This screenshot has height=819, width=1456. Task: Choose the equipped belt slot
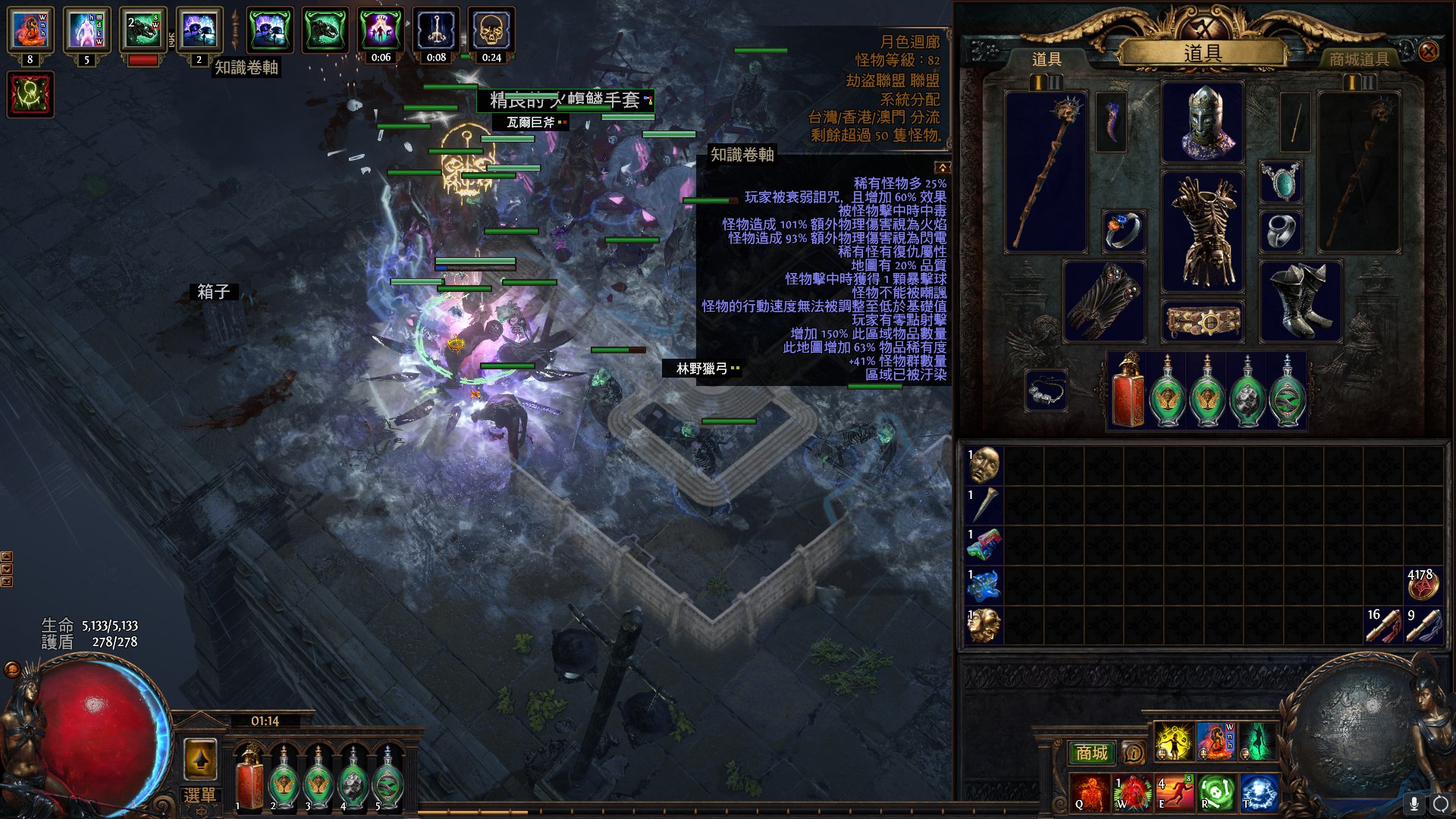click(1203, 321)
